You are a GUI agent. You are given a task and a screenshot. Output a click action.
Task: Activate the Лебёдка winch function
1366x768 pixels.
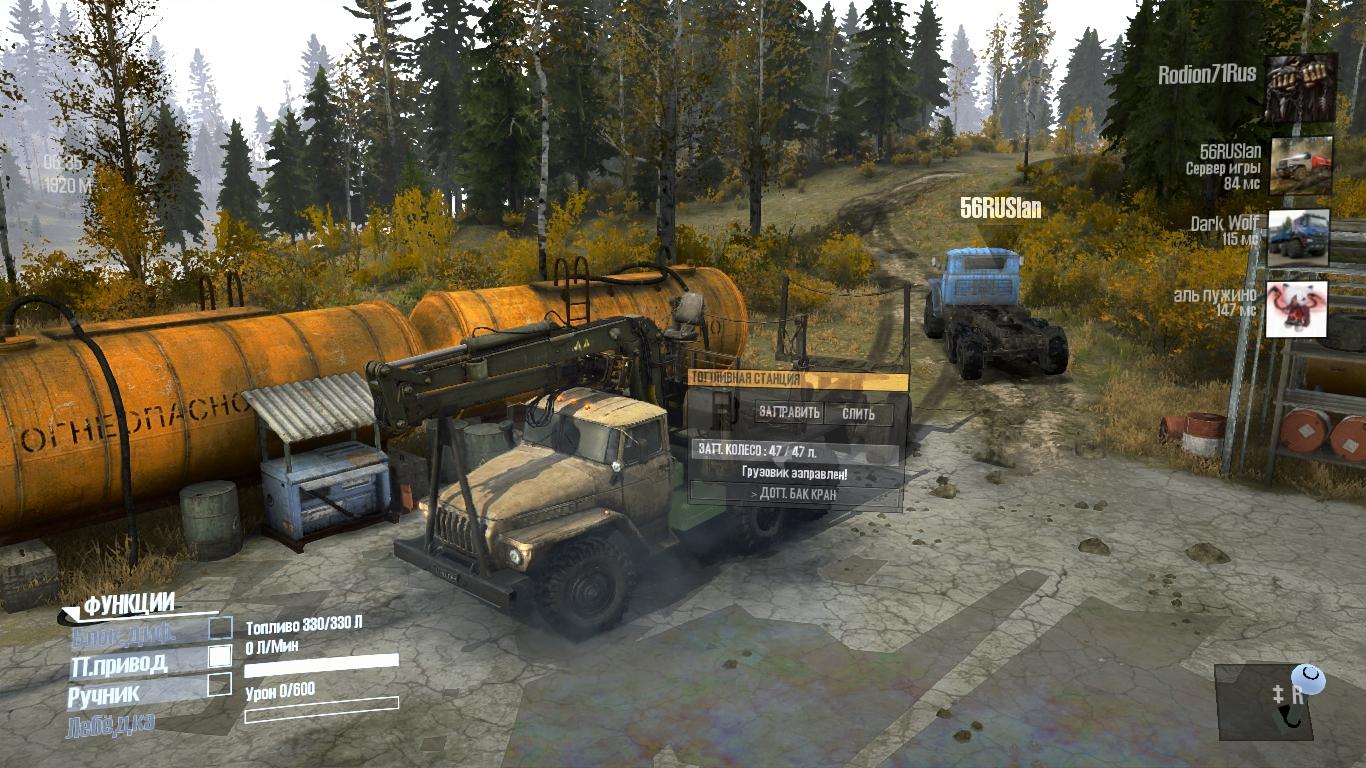(110, 725)
